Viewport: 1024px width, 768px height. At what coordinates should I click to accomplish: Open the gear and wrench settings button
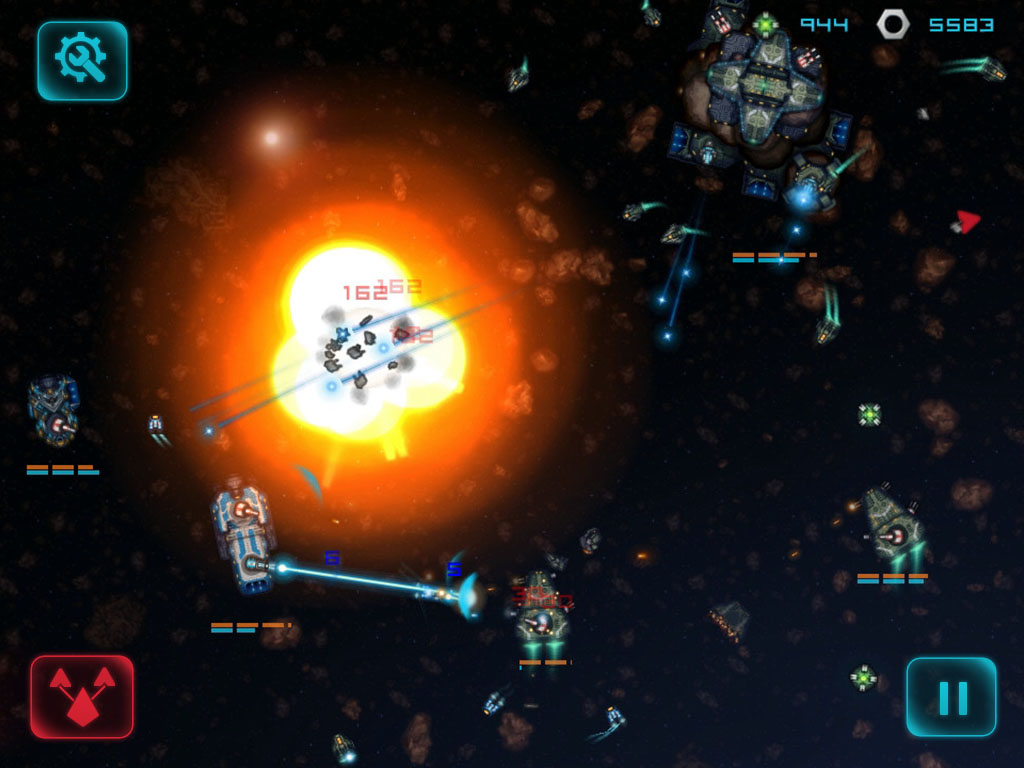tap(82, 61)
